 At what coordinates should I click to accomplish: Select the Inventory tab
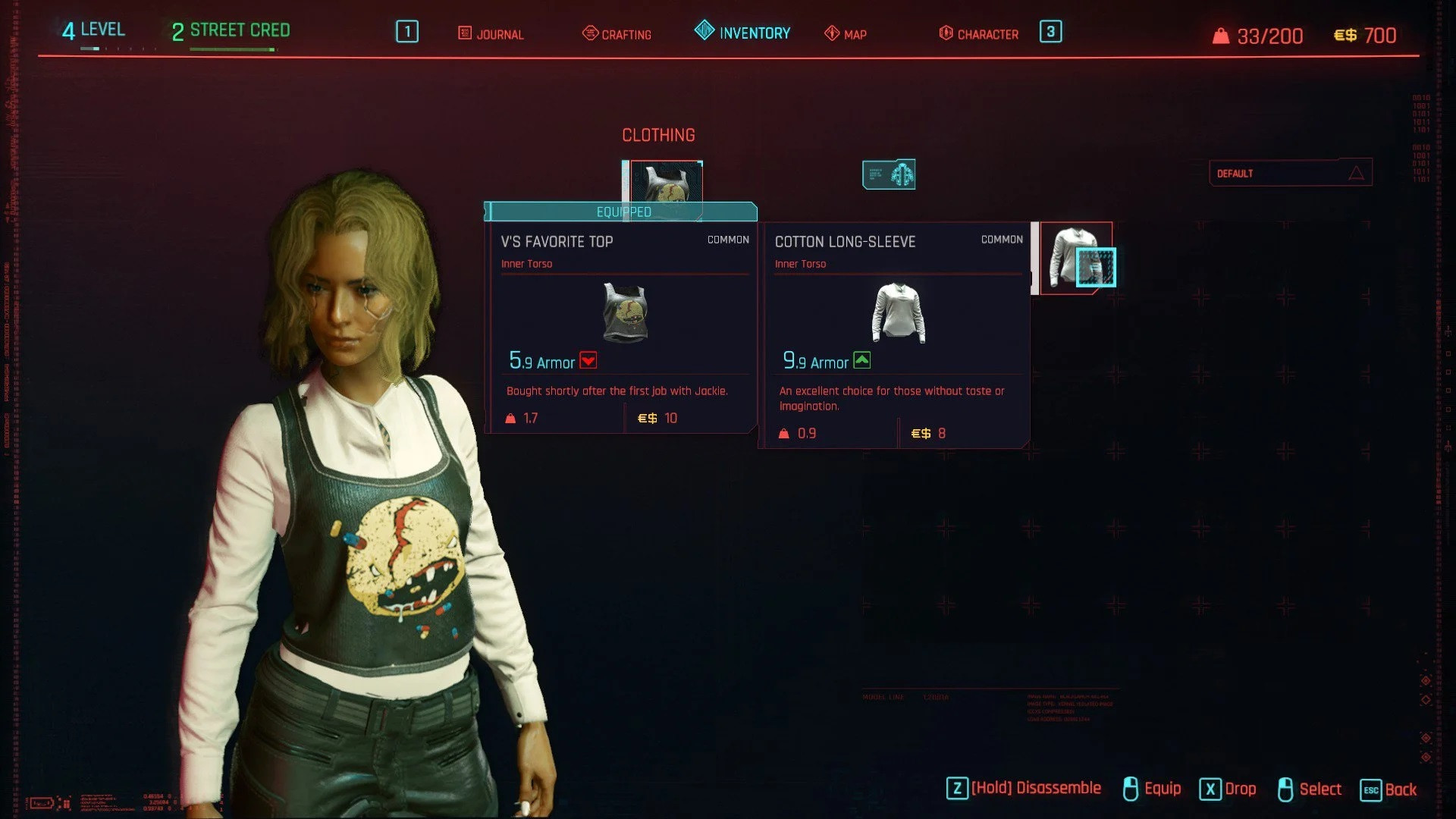pos(742,33)
